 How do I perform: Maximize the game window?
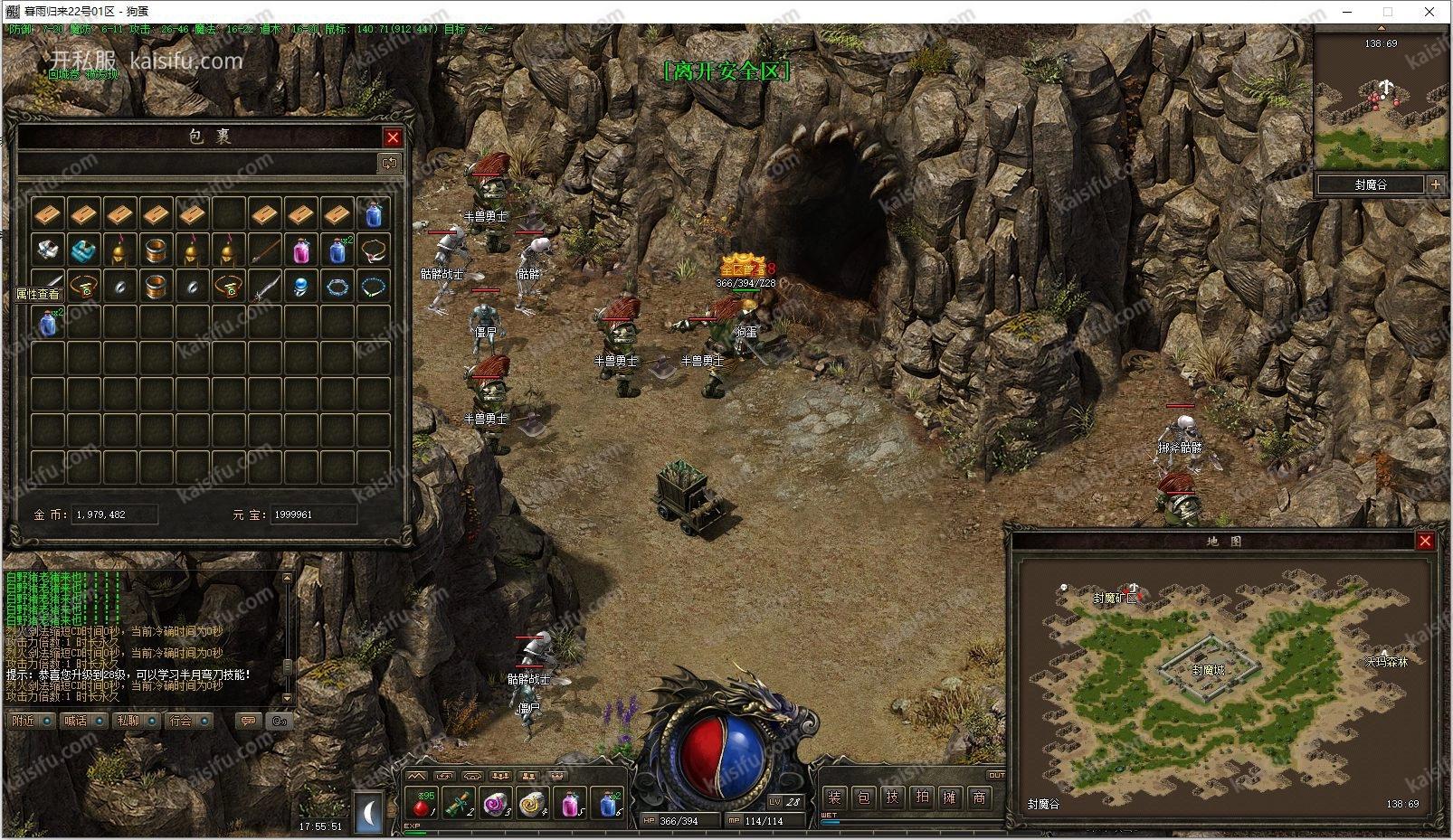pyautogui.click(x=1388, y=12)
